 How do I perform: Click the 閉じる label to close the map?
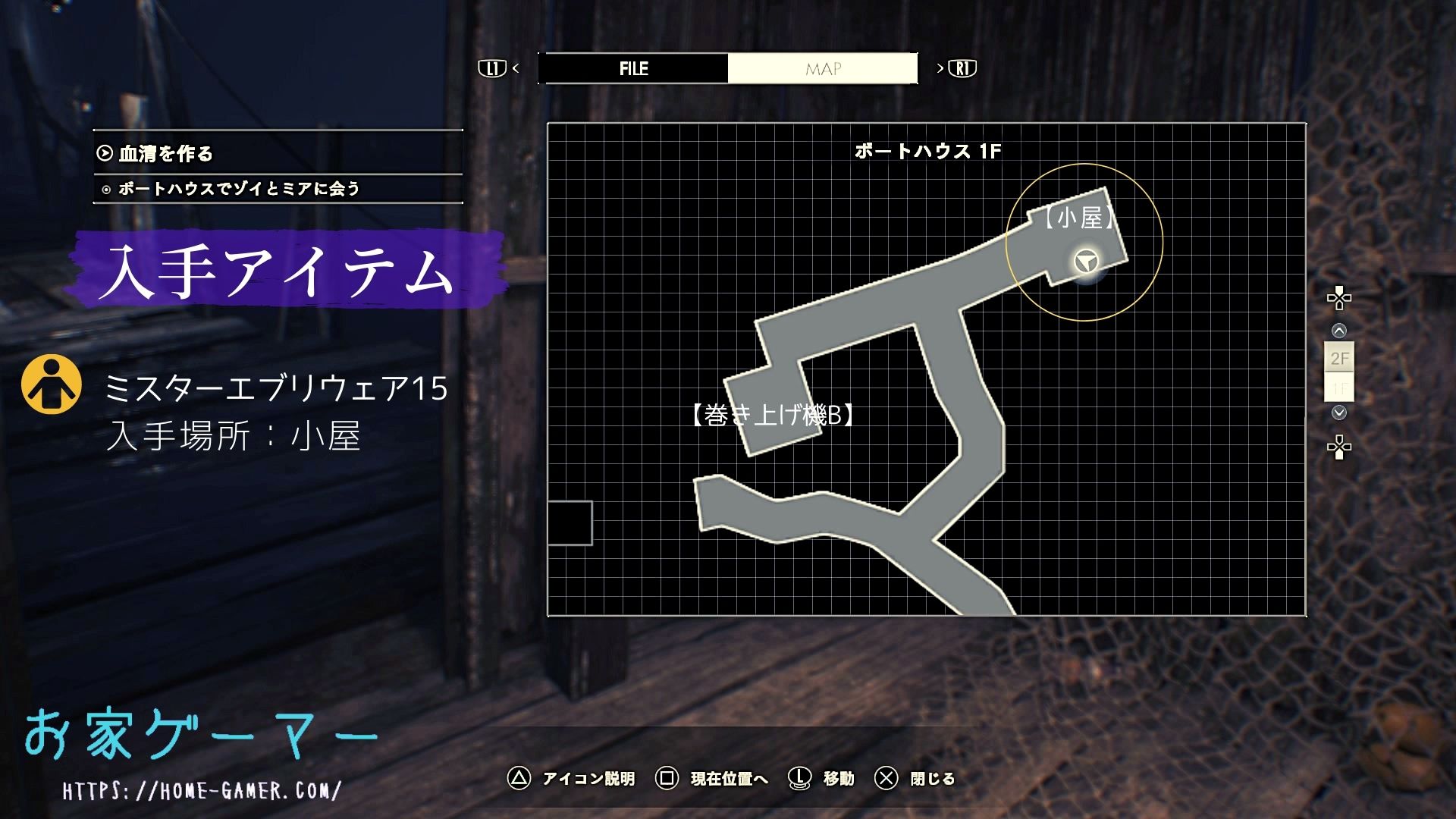click(931, 779)
